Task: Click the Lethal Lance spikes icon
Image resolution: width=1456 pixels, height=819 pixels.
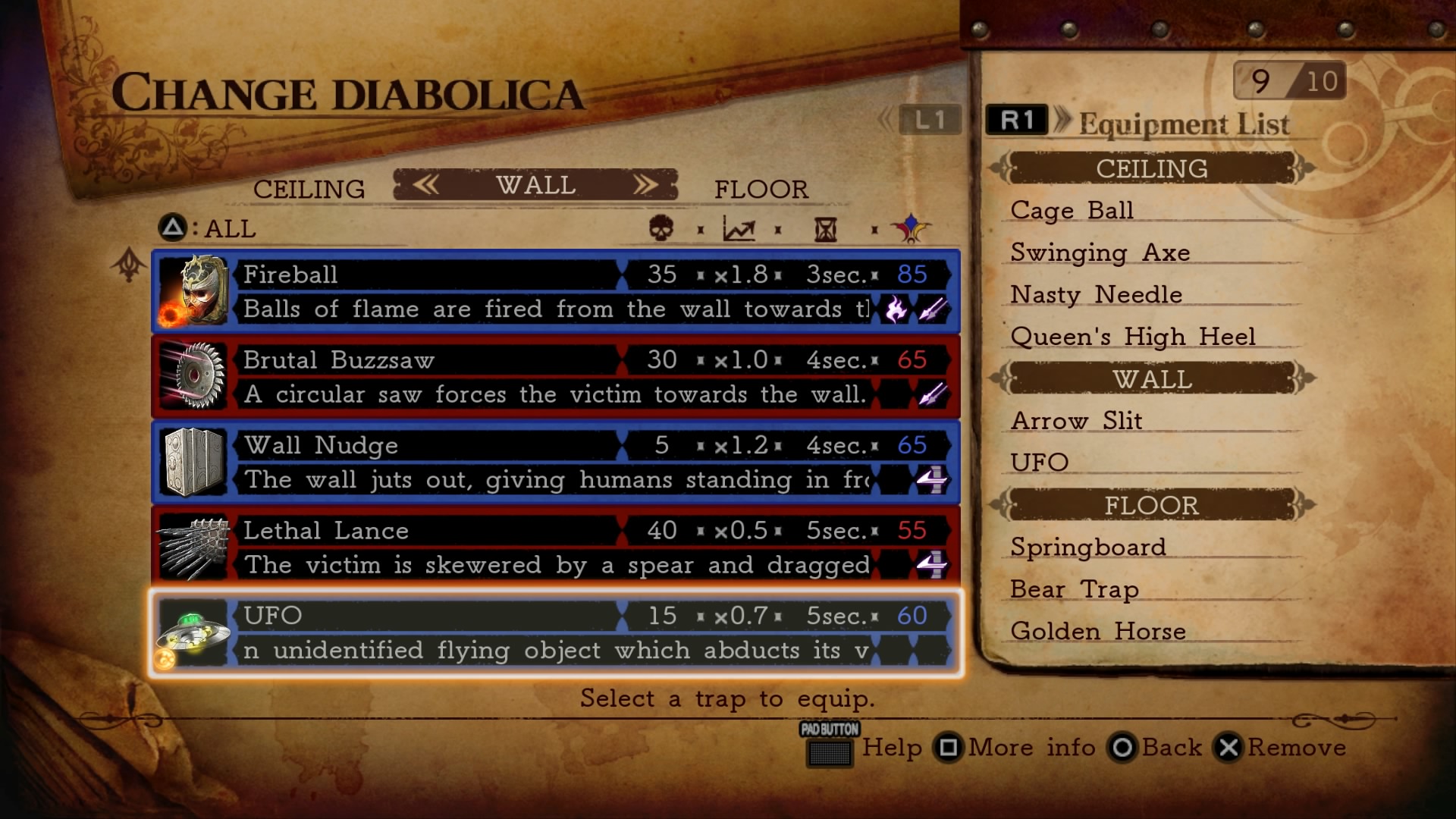Action: [192, 548]
